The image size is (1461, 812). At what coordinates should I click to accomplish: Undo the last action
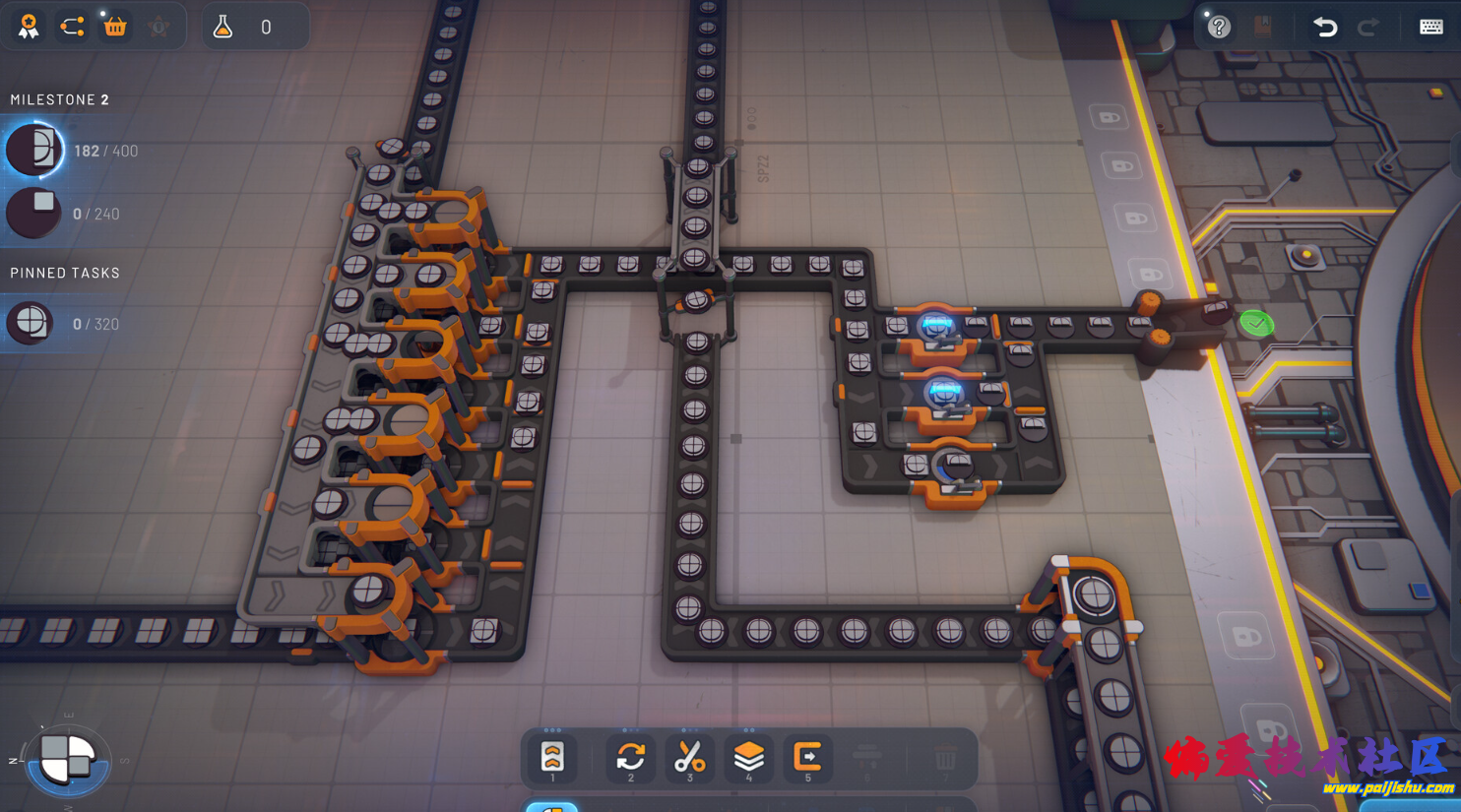[x=1325, y=27]
